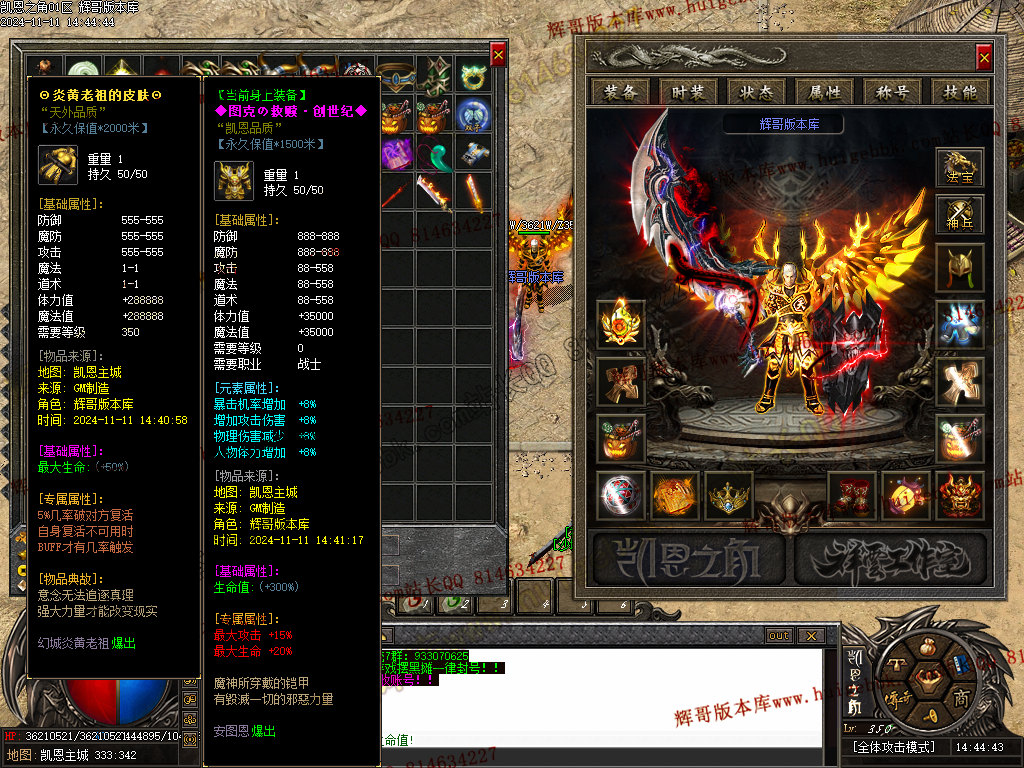Image resolution: width=1024 pixels, height=768 pixels.
Task: Close the character equipment window
Action: 984,56
